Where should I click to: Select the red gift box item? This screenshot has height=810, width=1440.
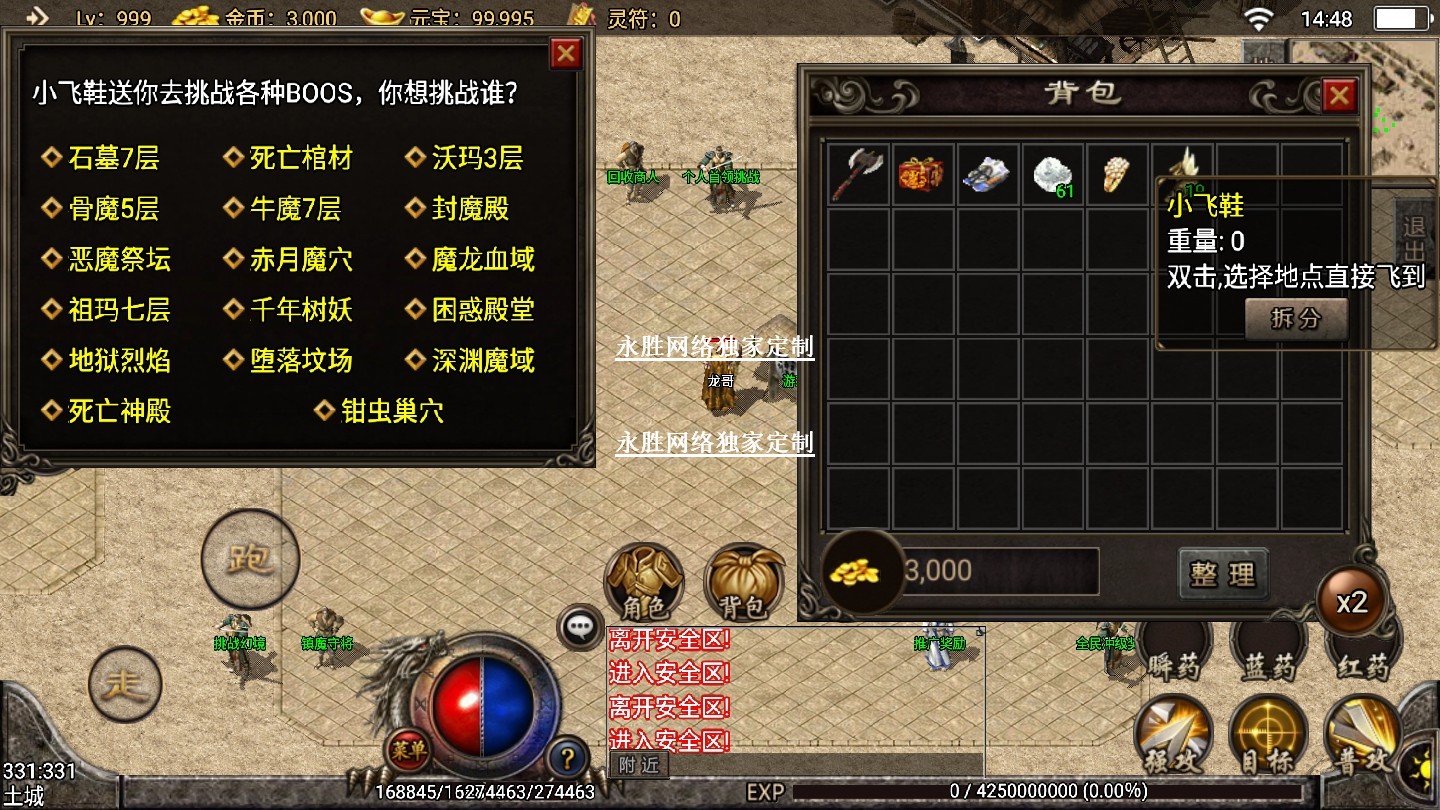[922, 174]
